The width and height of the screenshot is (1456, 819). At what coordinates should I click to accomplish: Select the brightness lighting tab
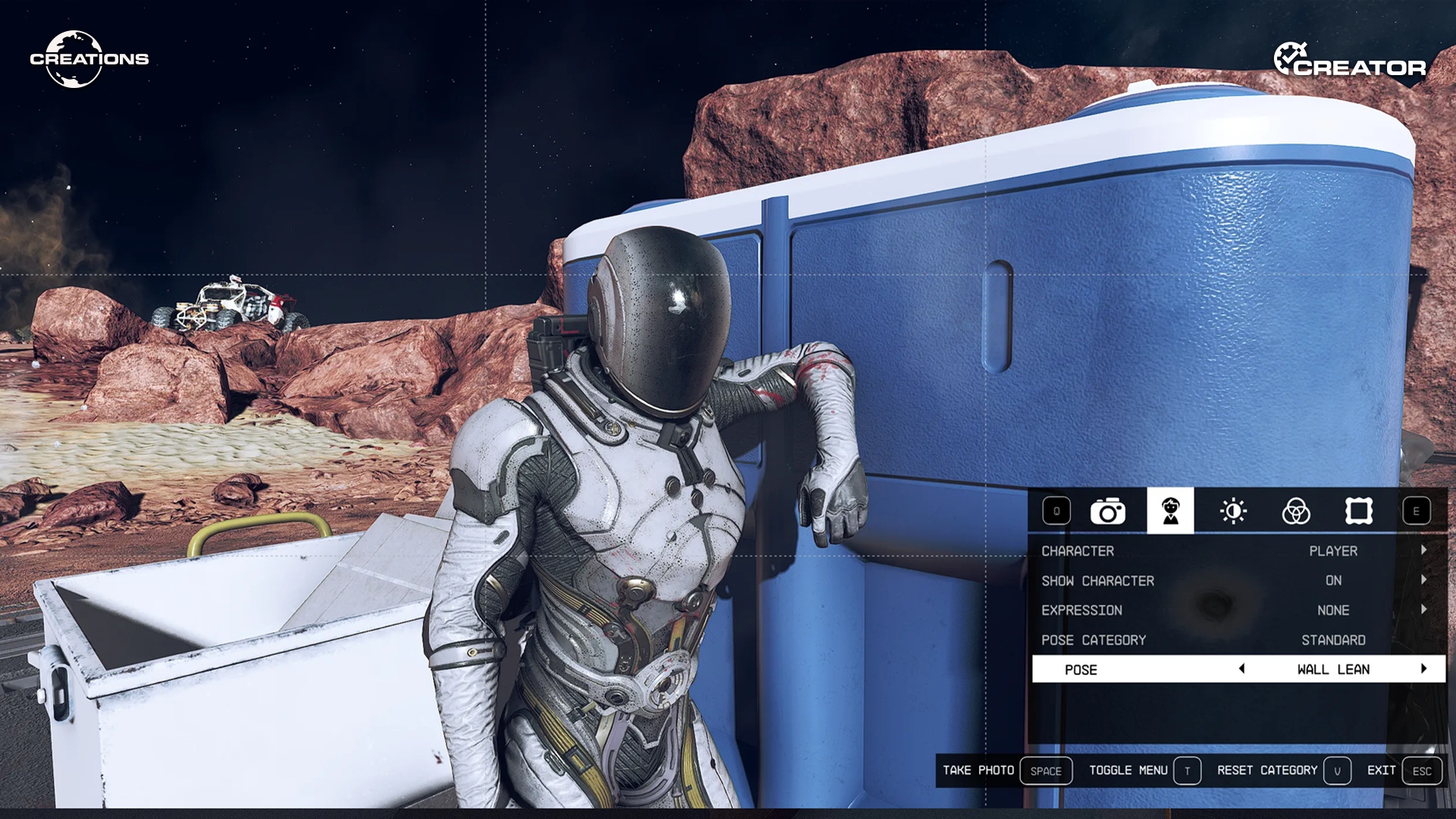(1233, 512)
